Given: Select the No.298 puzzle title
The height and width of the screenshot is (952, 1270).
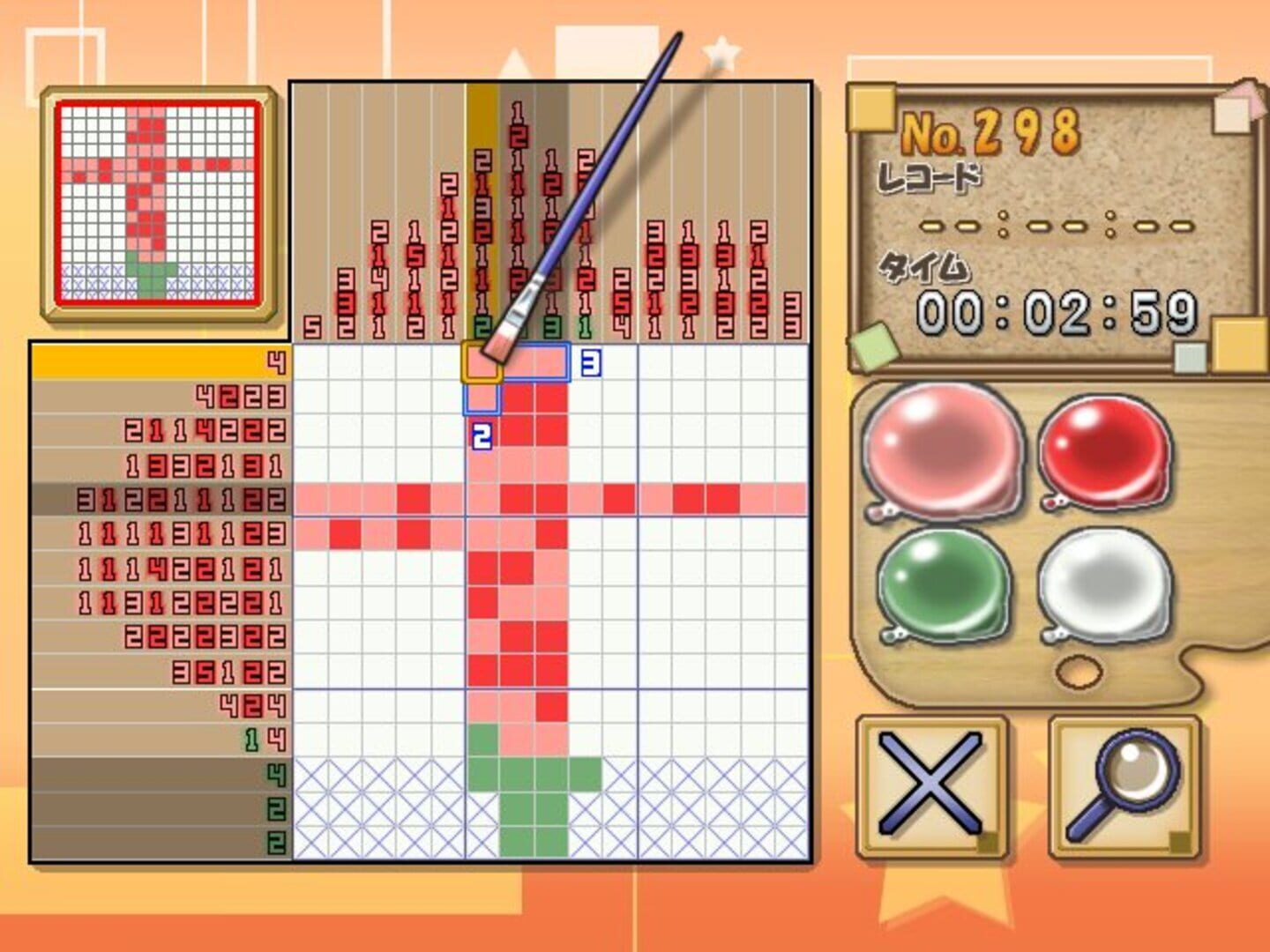Looking at the screenshot, I should [x=992, y=132].
